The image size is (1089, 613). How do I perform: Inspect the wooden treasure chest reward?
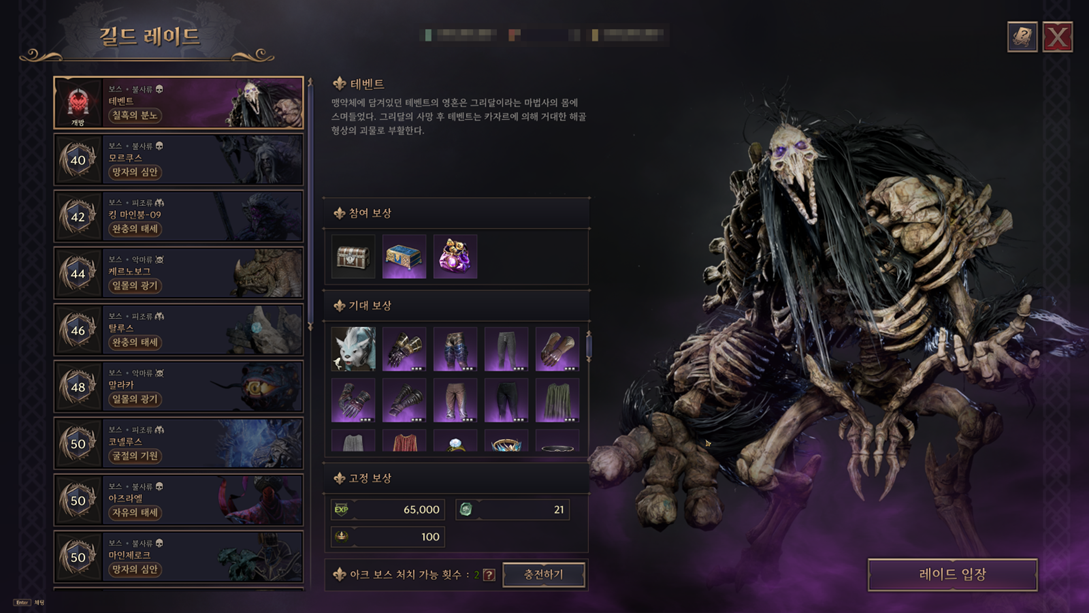[353, 257]
